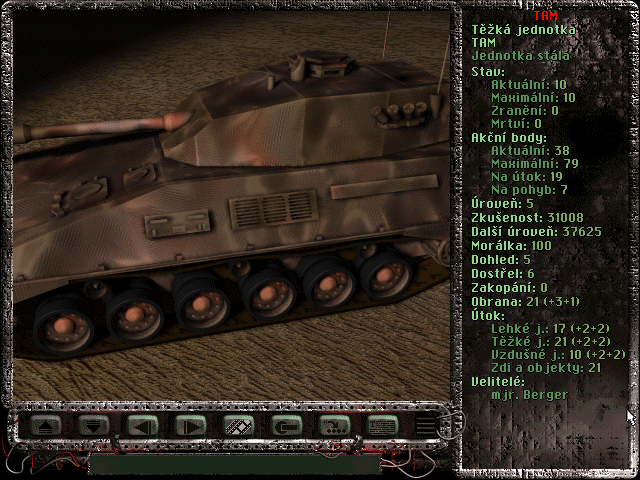Click the down arrow button
Screen dimensions: 640x480
click(93, 425)
